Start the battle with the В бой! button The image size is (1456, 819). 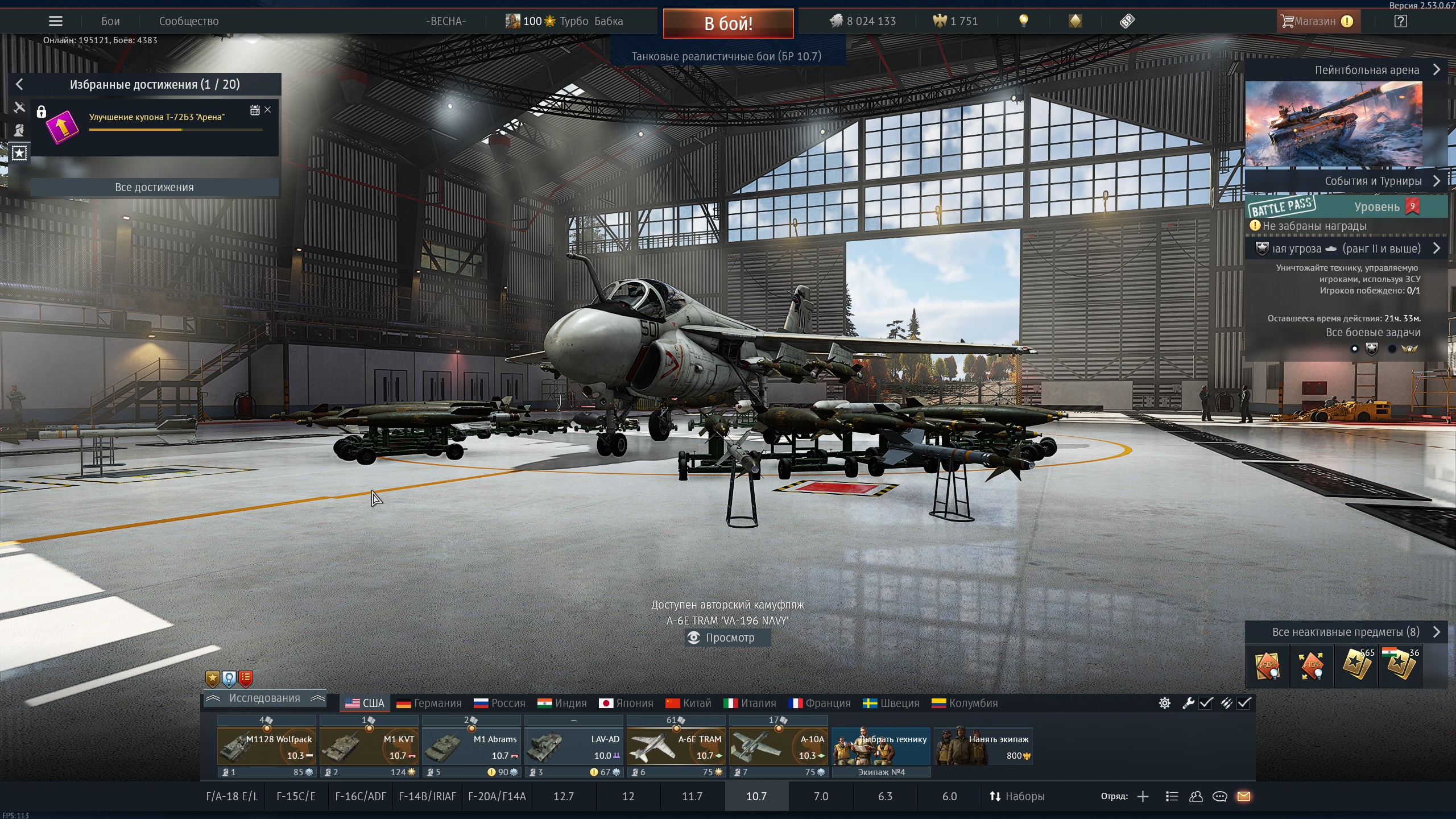click(728, 23)
